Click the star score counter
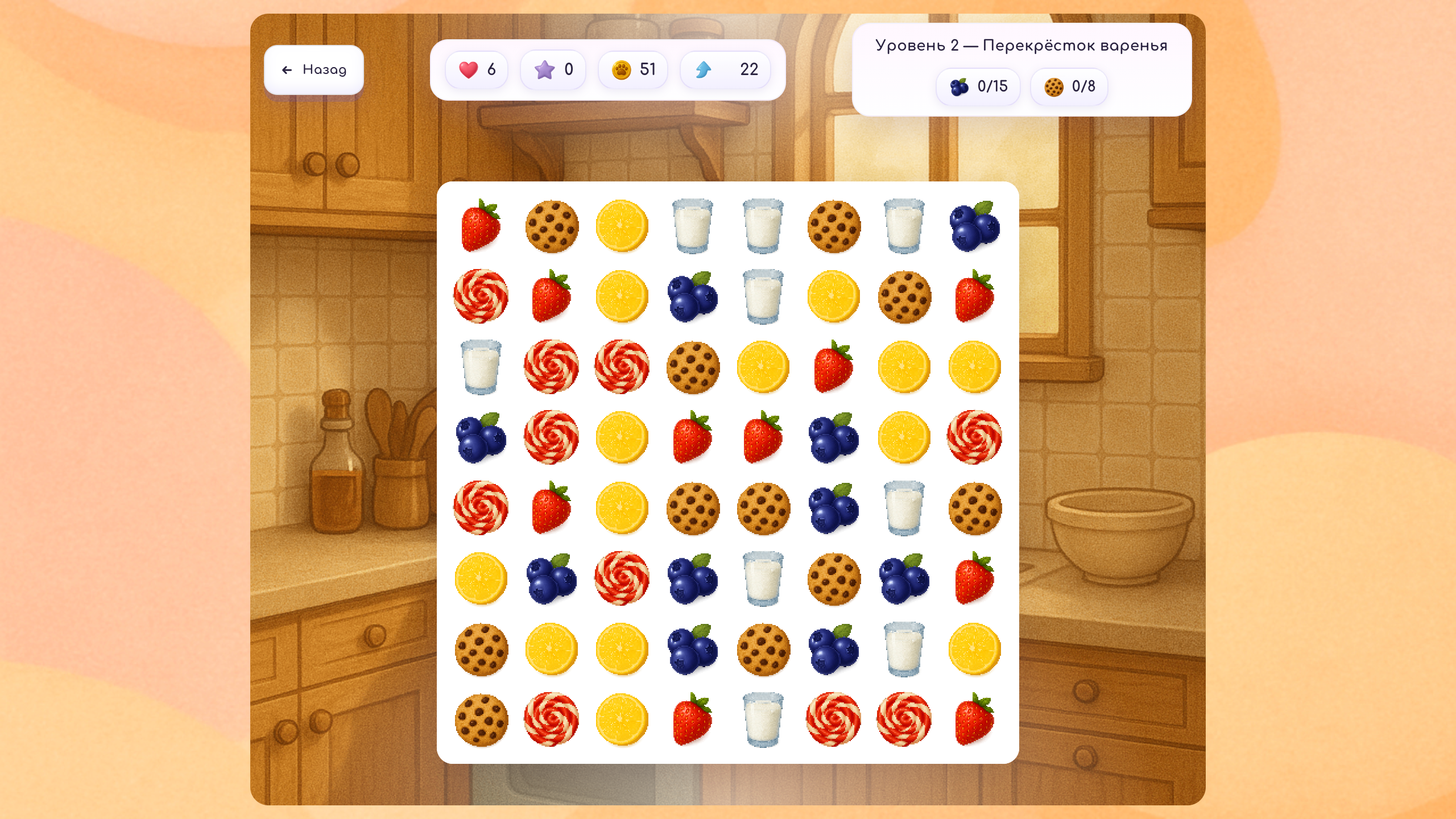The width and height of the screenshot is (1456, 819). coord(552,69)
